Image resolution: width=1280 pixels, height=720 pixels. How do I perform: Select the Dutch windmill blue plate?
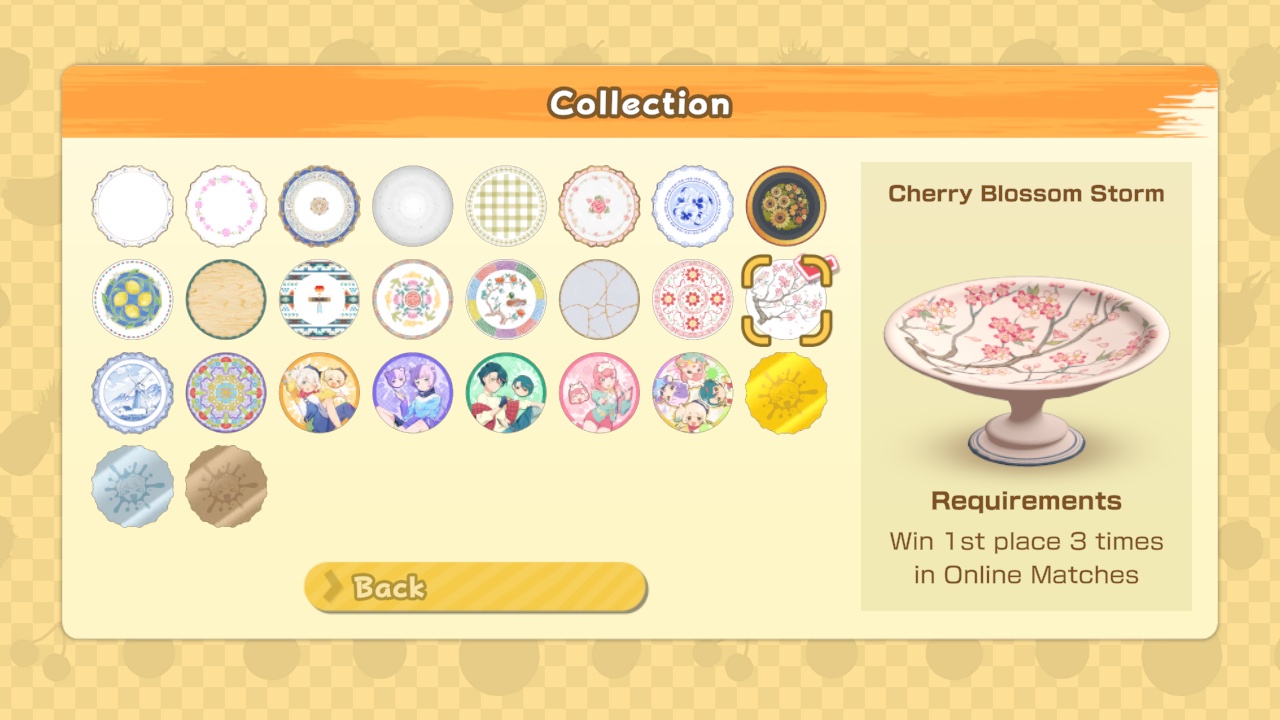(x=132, y=393)
